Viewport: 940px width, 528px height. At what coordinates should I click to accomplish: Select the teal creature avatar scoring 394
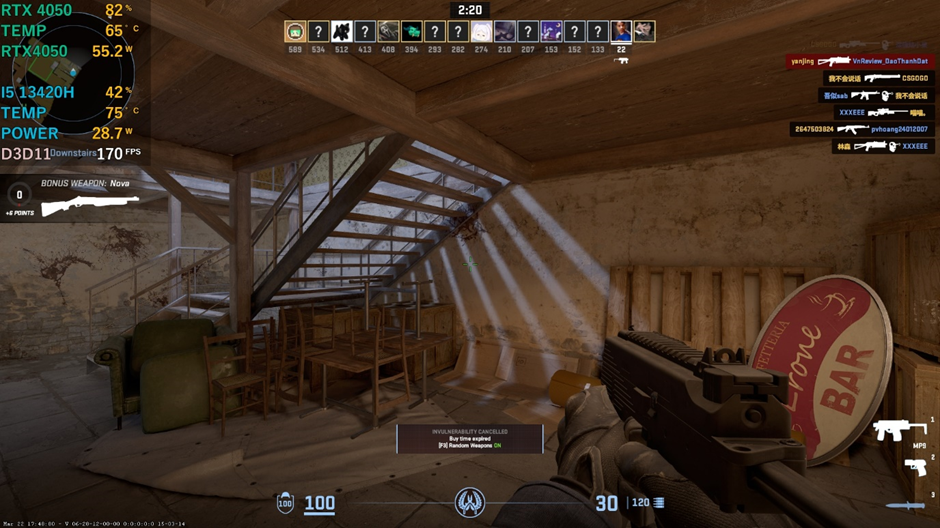click(411, 32)
